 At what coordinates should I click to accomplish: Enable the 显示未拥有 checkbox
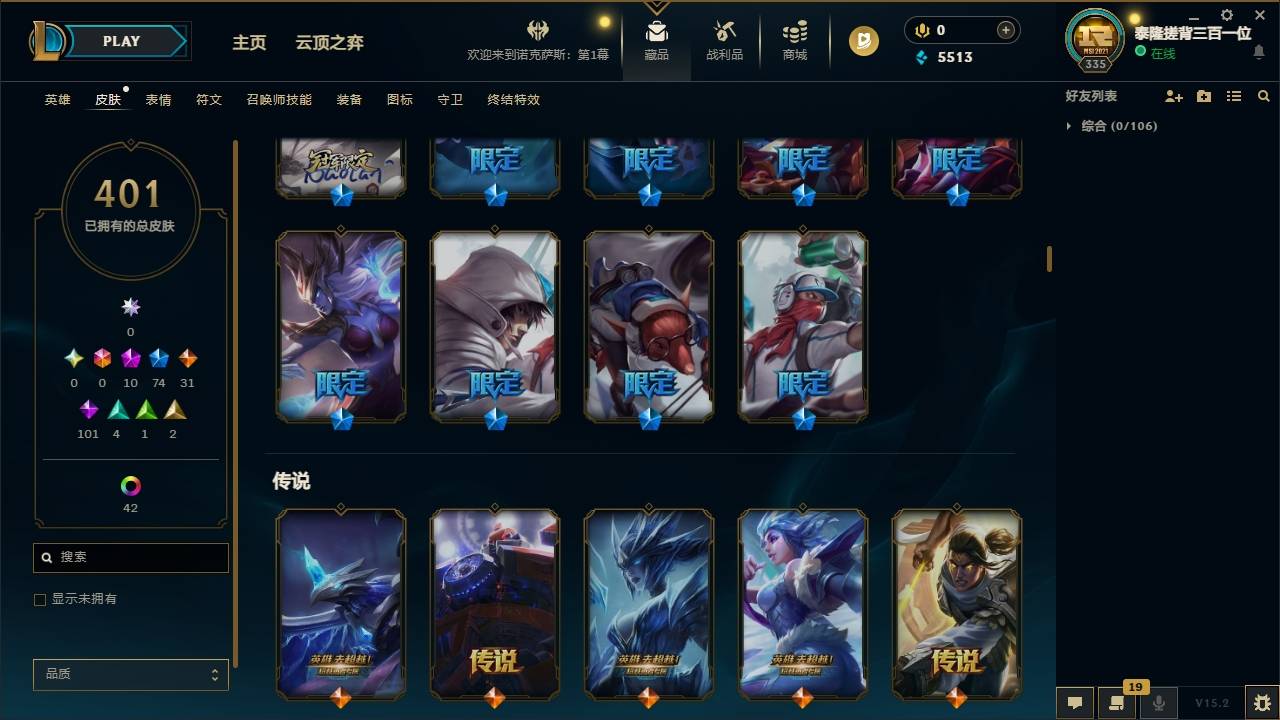40,599
